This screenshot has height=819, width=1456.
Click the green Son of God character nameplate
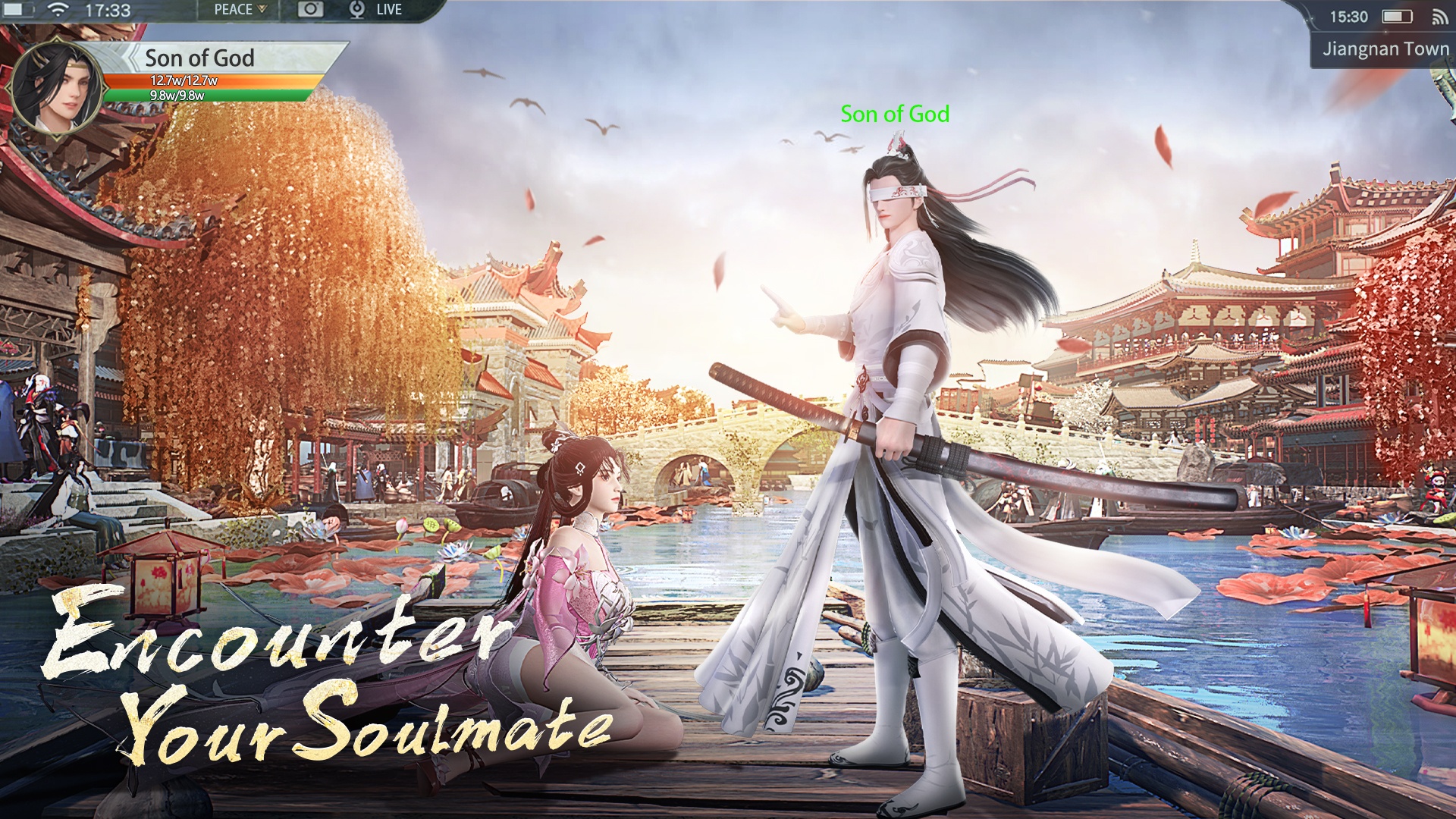click(895, 114)
